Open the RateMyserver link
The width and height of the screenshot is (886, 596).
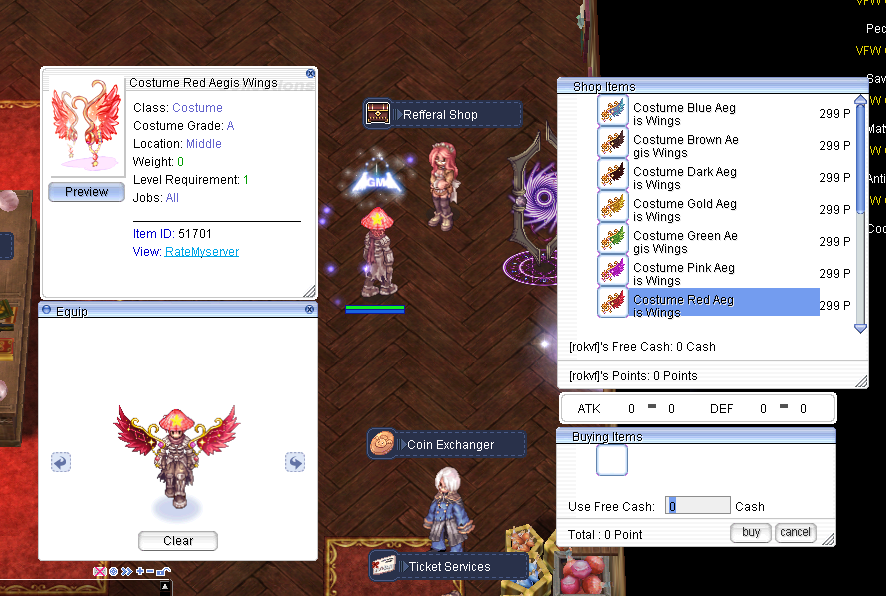coord(202,252)
